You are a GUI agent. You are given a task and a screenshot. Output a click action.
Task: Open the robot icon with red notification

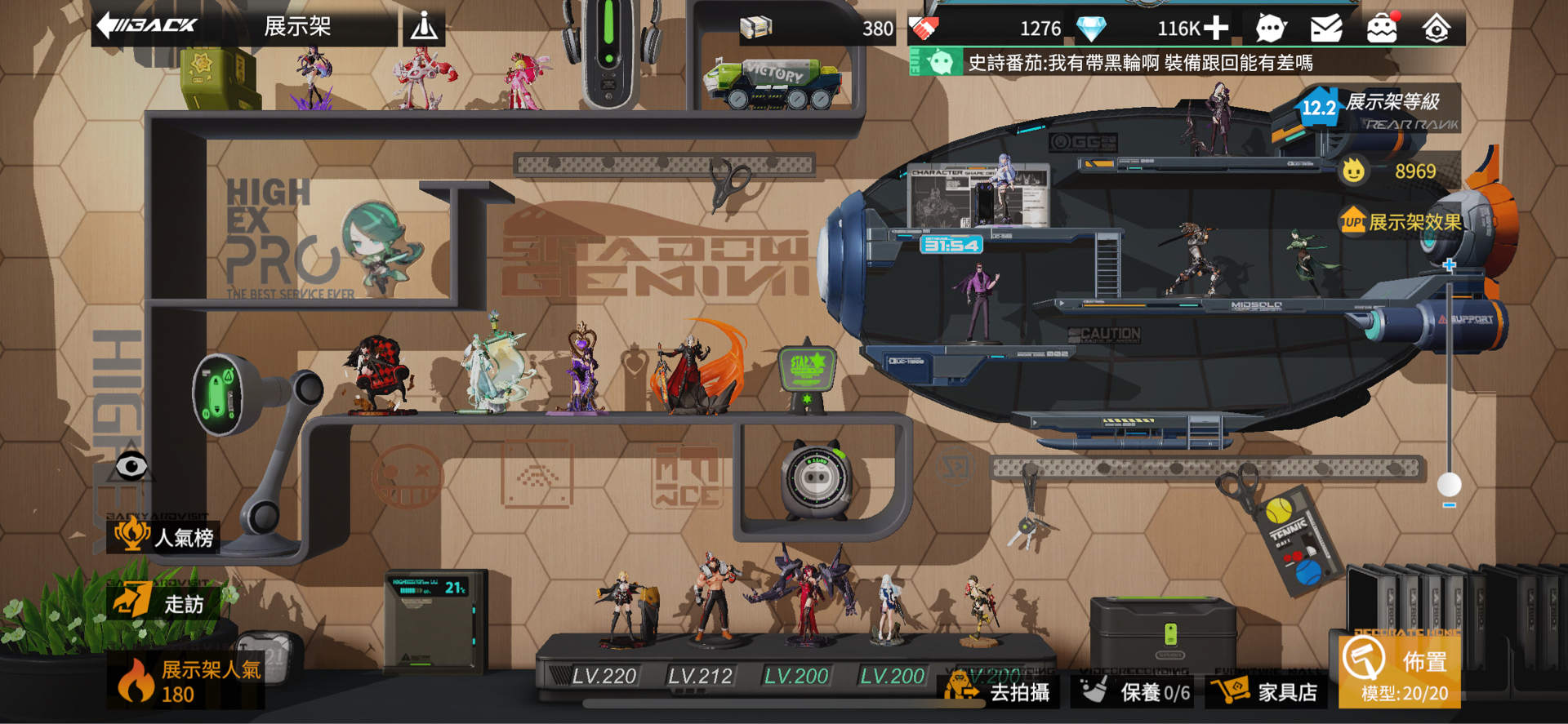click(x=1382, y=29)
